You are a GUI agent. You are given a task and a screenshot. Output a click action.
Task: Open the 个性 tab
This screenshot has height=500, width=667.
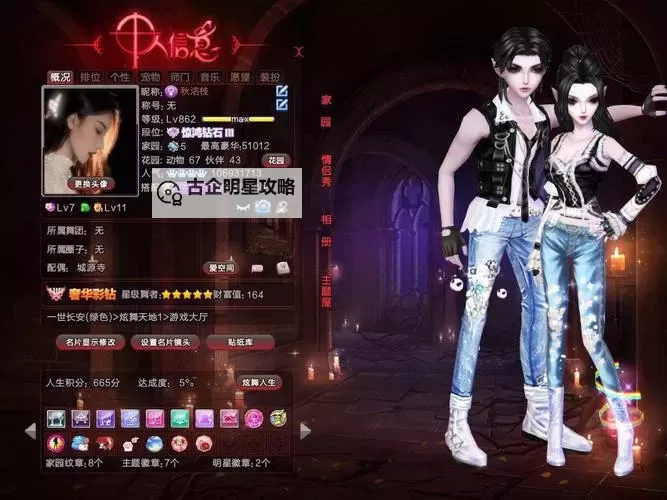point(119,76)
